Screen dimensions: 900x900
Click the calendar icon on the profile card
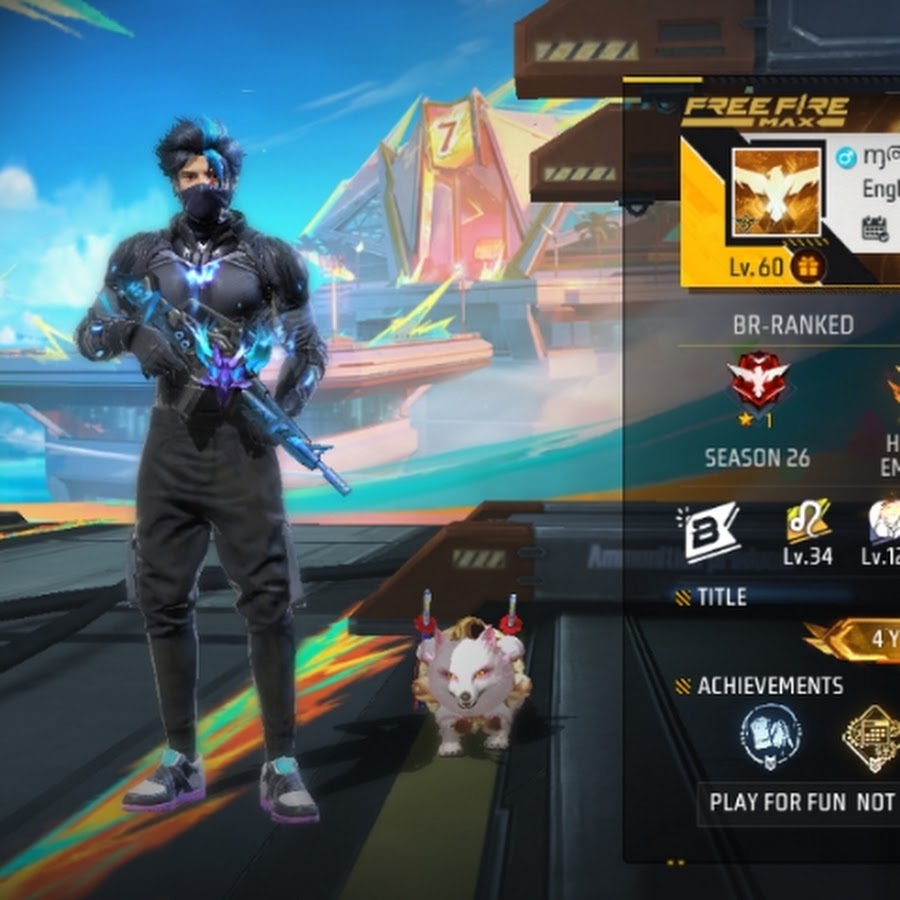coord(875,228)
